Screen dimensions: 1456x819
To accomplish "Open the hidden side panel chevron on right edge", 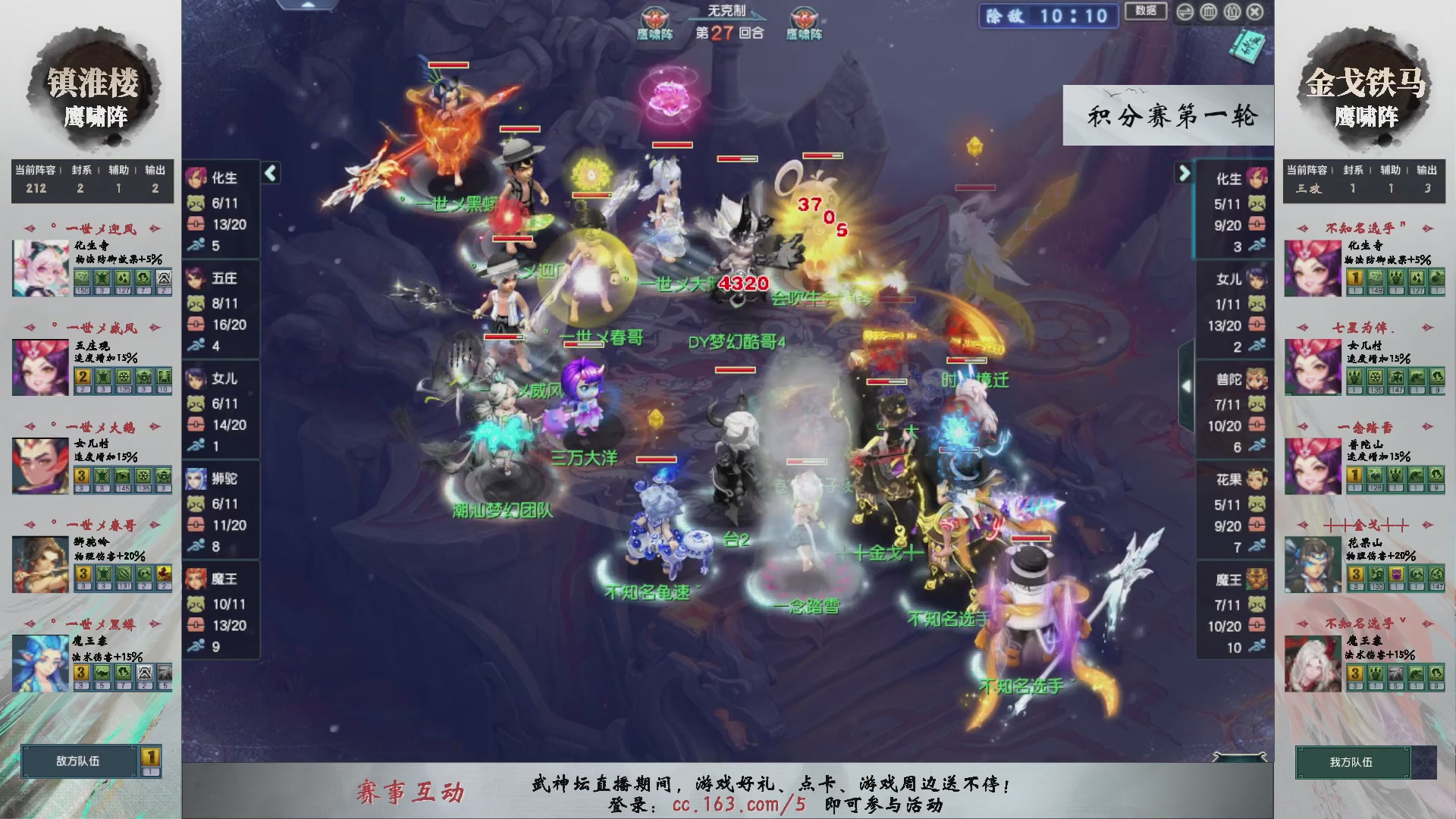I will point(1188,385).
